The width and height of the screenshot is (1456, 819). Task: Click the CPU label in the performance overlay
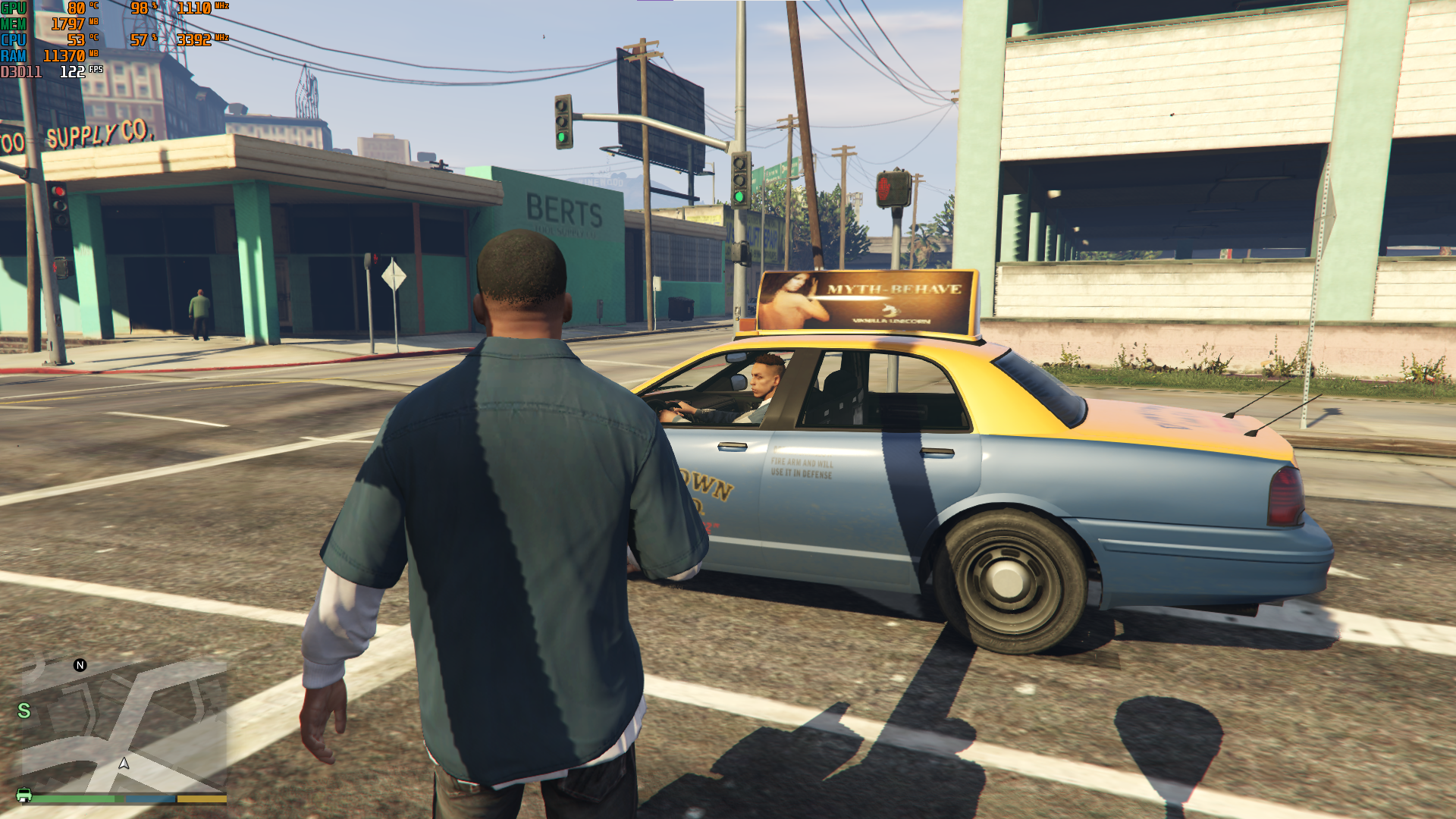pyautogui.click(x=14, y=38)
